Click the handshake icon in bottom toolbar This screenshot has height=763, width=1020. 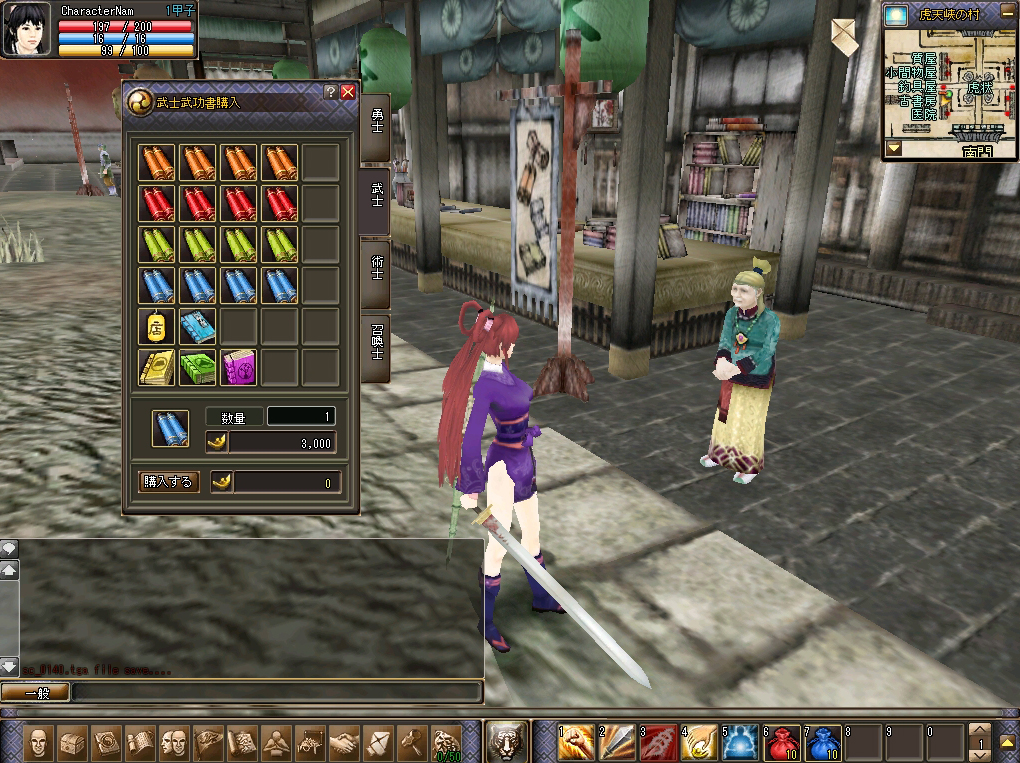(x=345, y=742)
